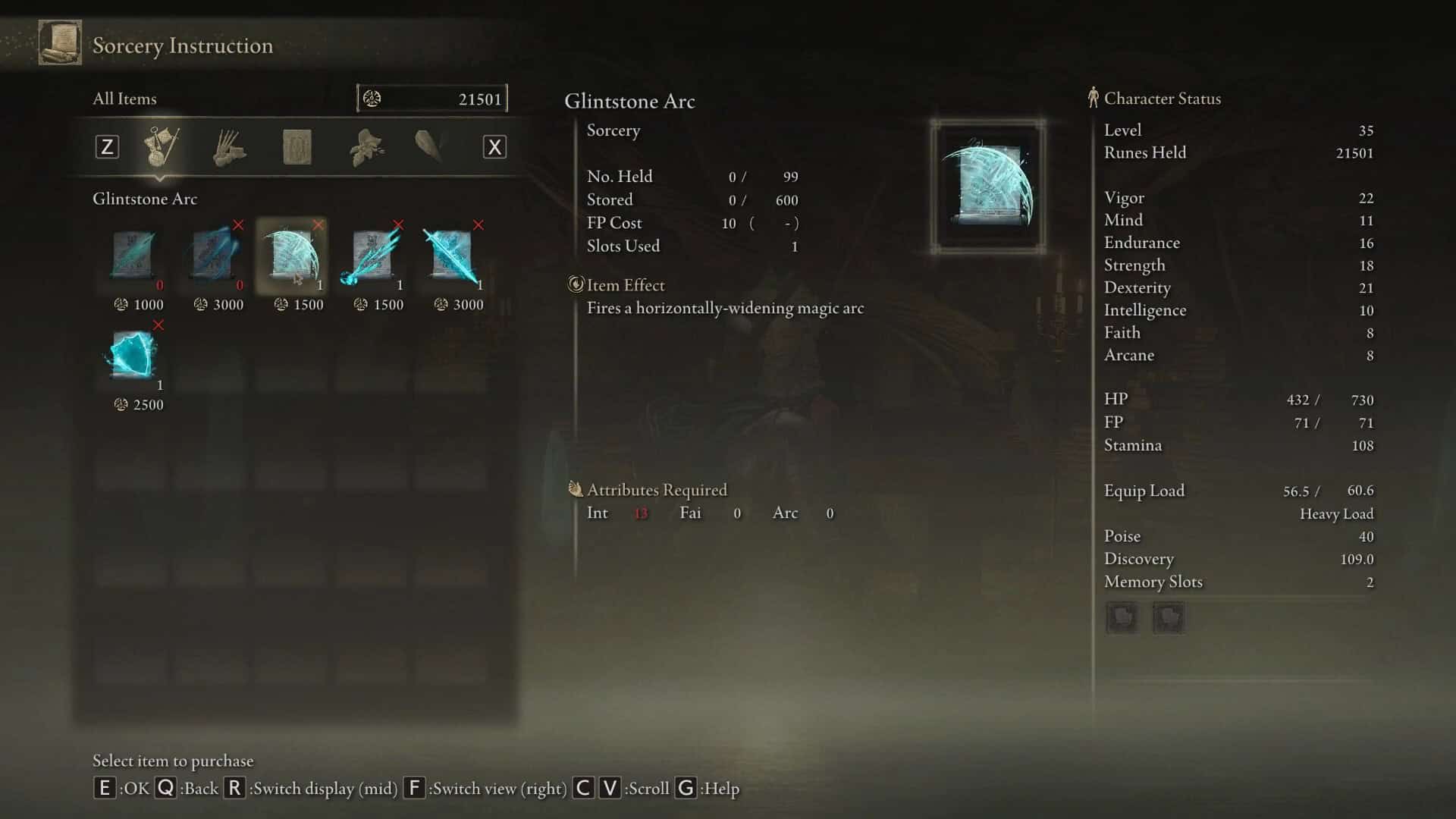The image size is (1456, 819).
Task: Select the stone tablet category tab
Action: coord(297,147)
